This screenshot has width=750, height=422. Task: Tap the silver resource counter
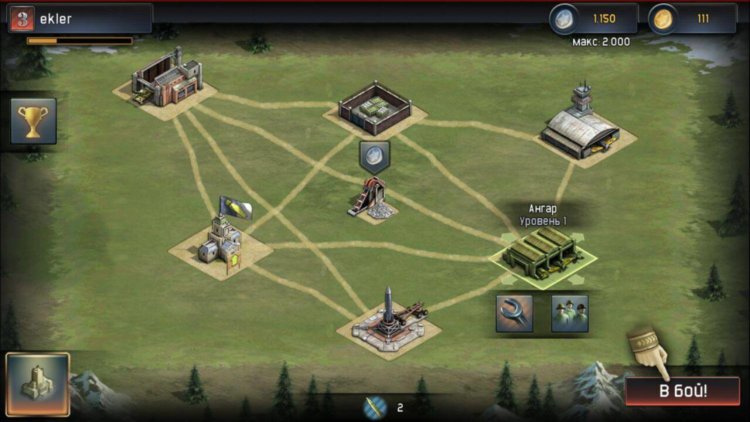coord(594,19)
